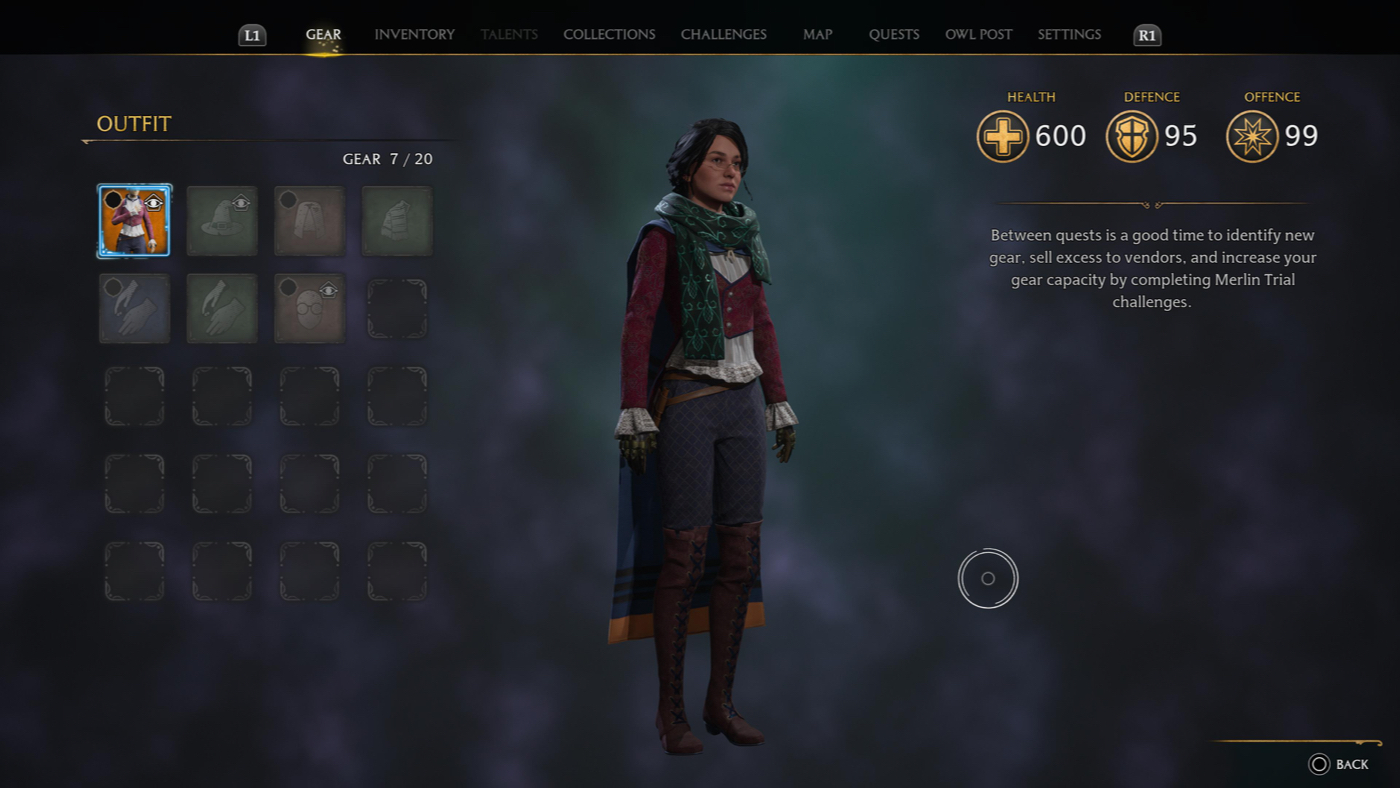Choose the green-tinted gloves gear slot
This screenshot has height=788, width=1400.
222,309
